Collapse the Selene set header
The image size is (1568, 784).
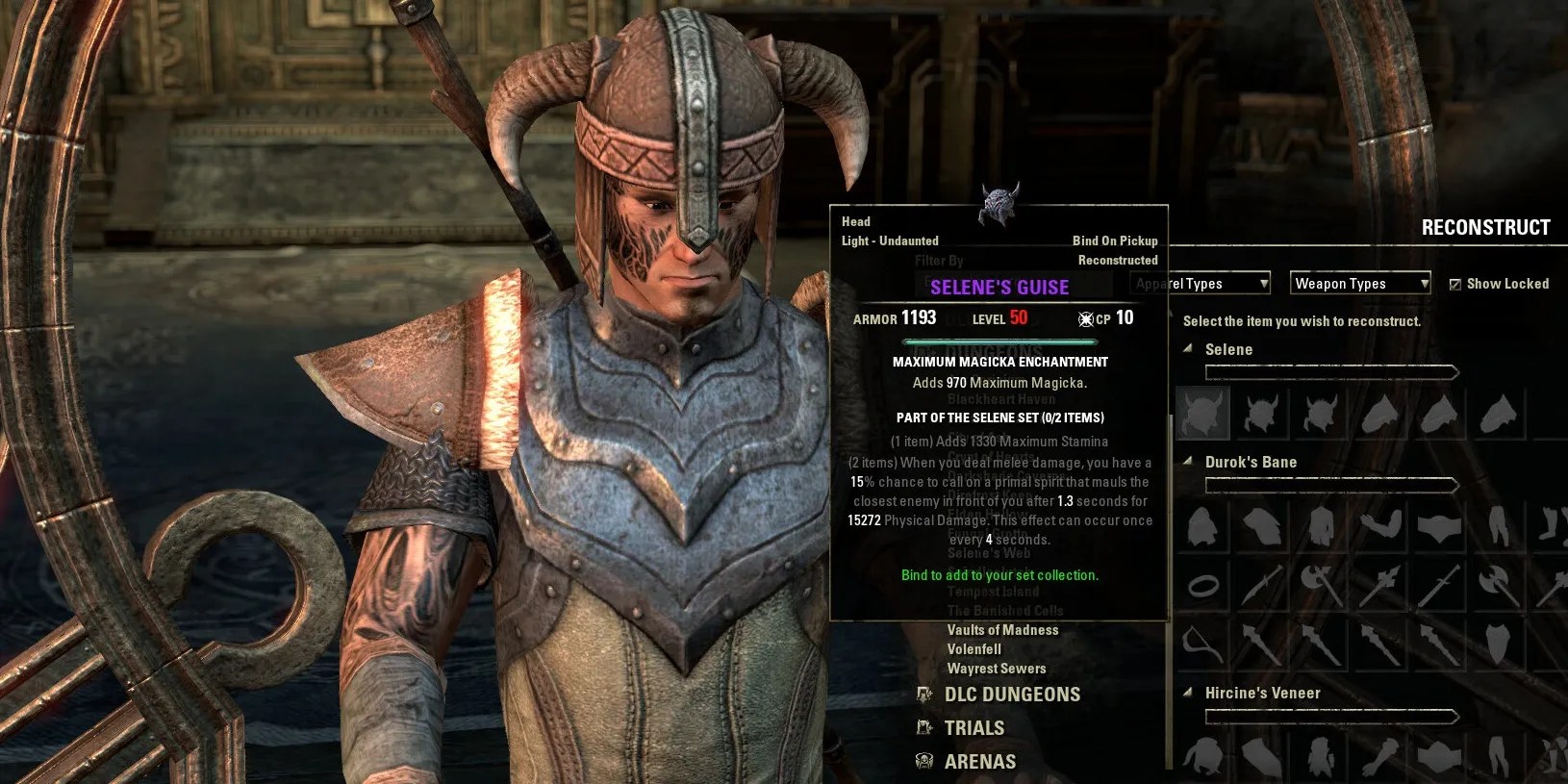pyautogui.click(x=1189, y=349)
